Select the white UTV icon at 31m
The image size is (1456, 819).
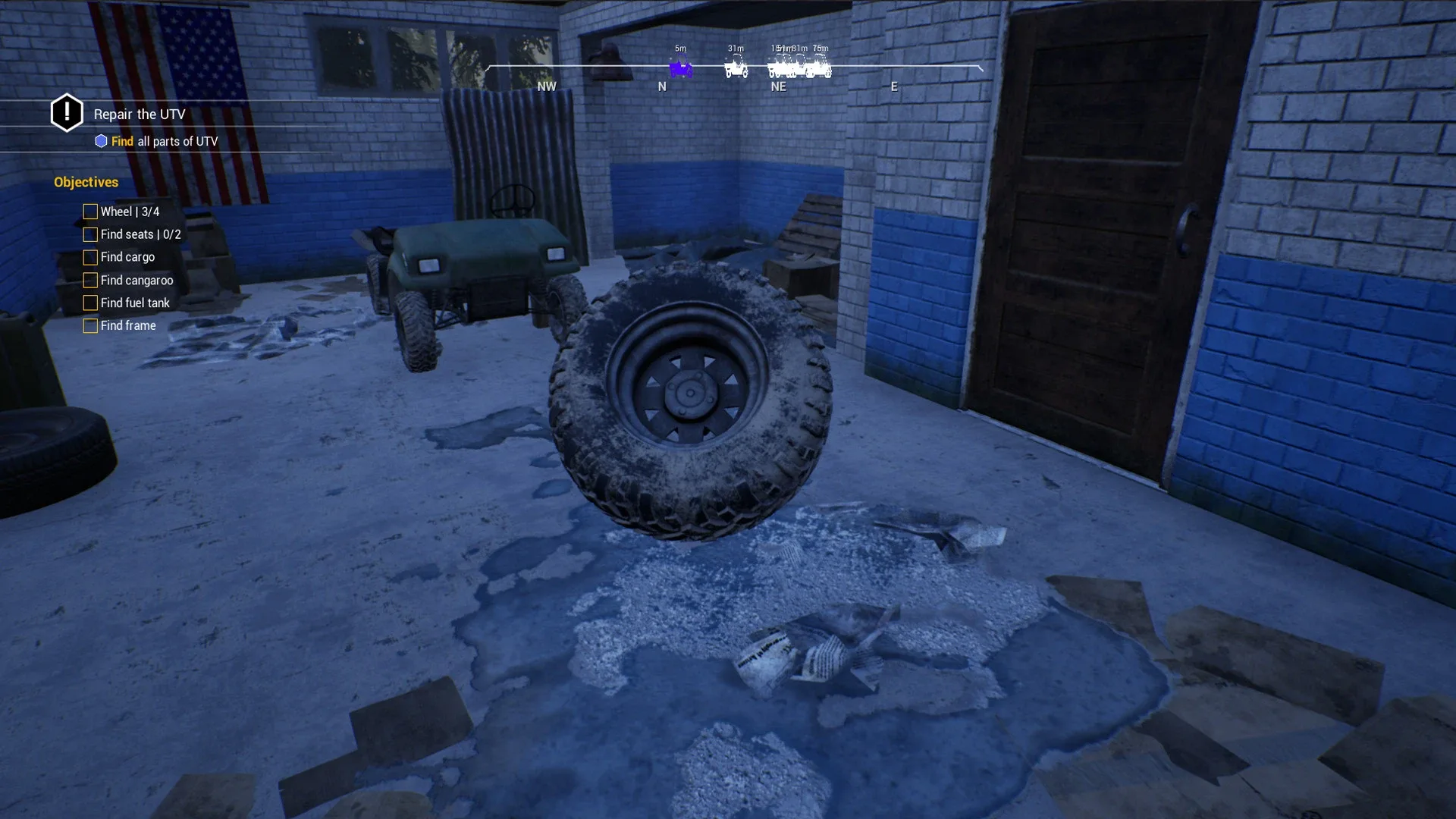click(x=736, y=68)
